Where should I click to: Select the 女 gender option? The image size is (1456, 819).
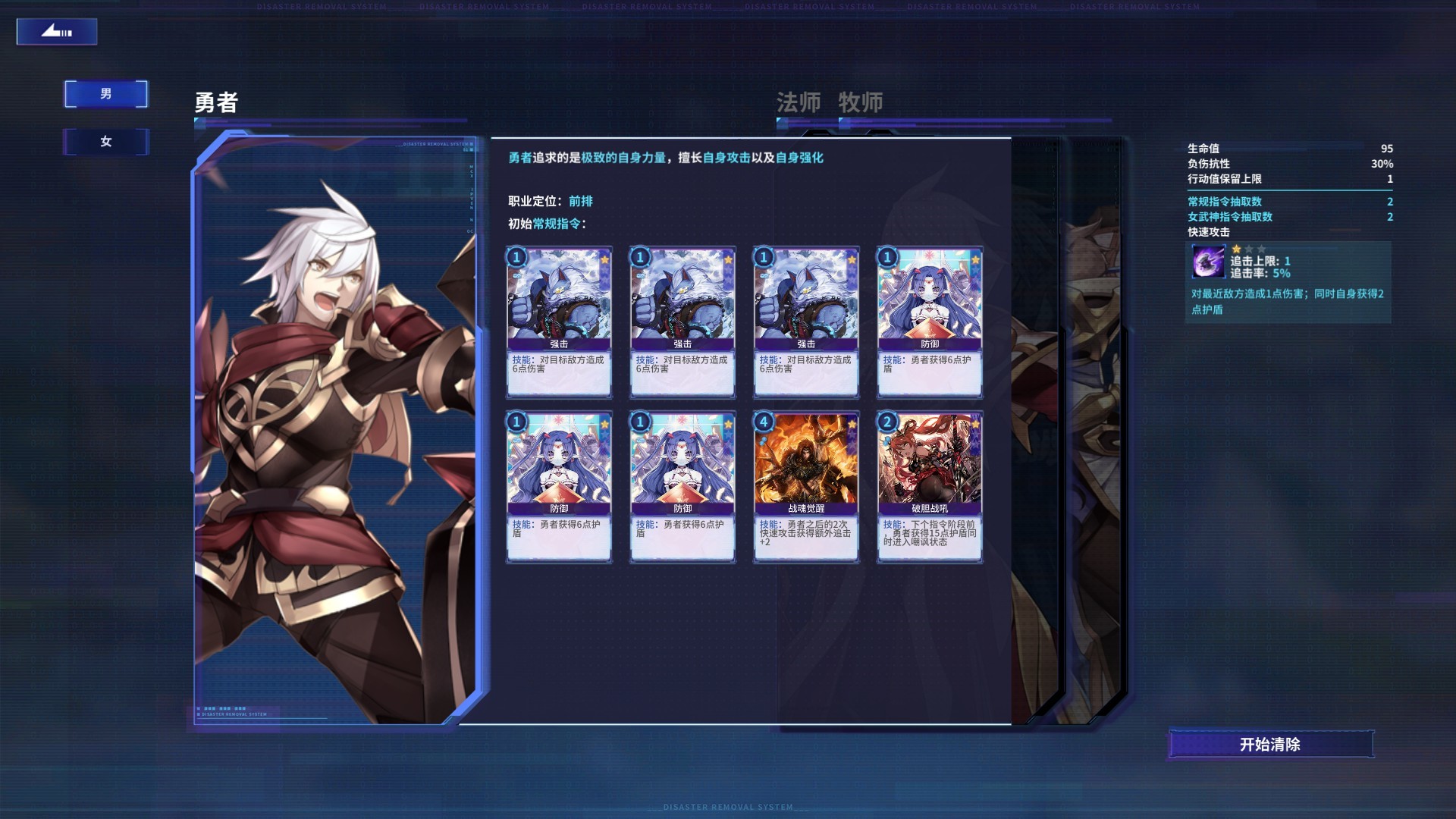click(105, 141)
